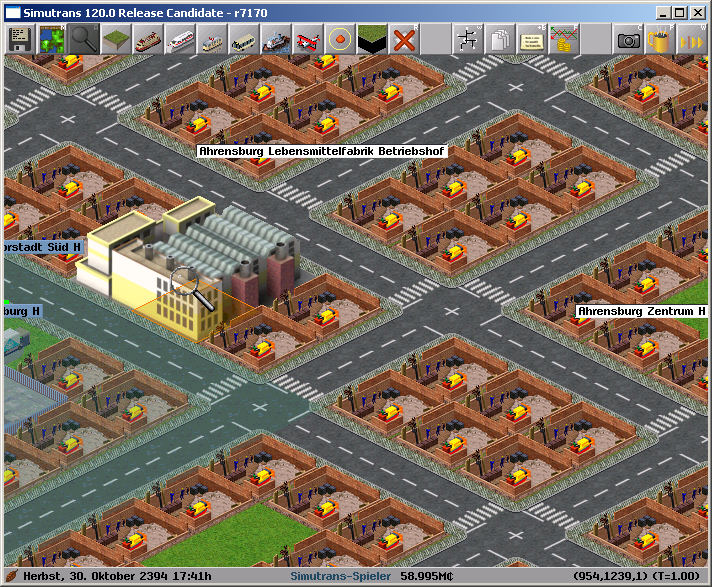
Task: Select the magnifying glass inspection tool
Action: click(82, 40)
